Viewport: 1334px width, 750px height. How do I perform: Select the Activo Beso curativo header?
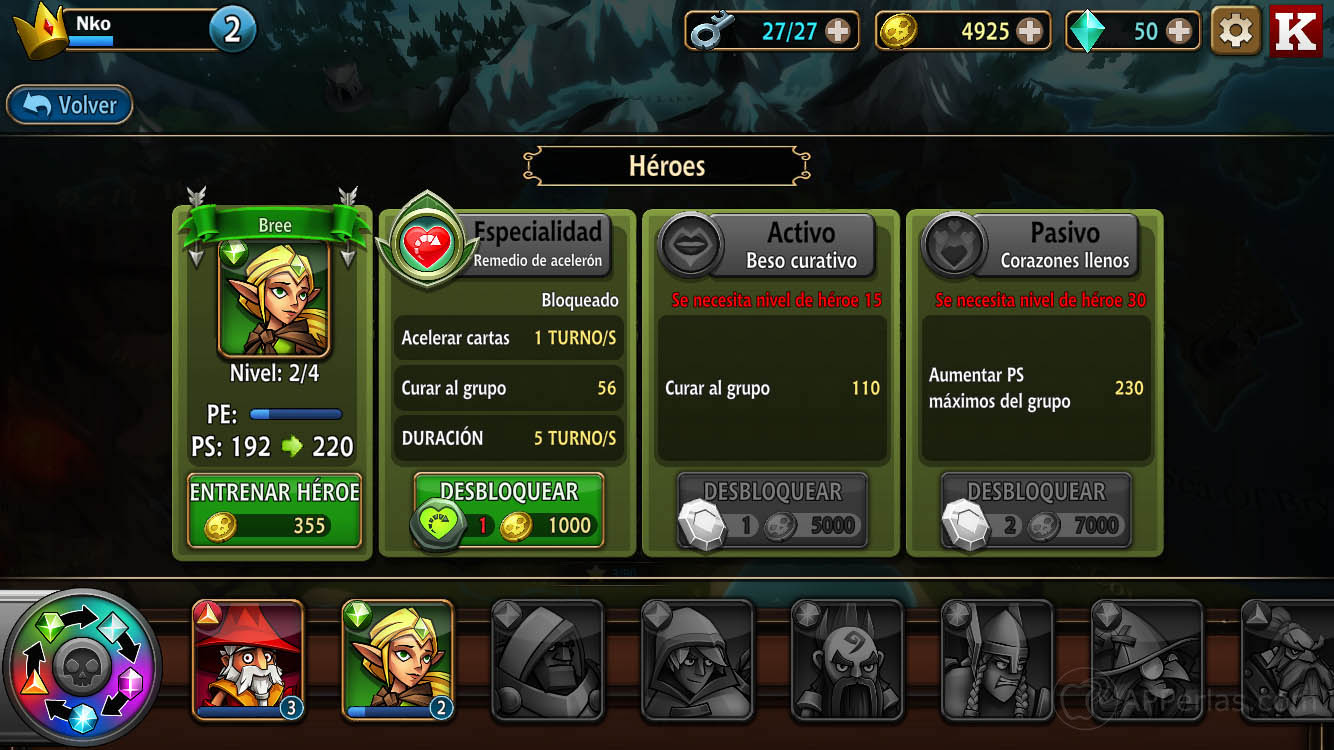(800, 245)
